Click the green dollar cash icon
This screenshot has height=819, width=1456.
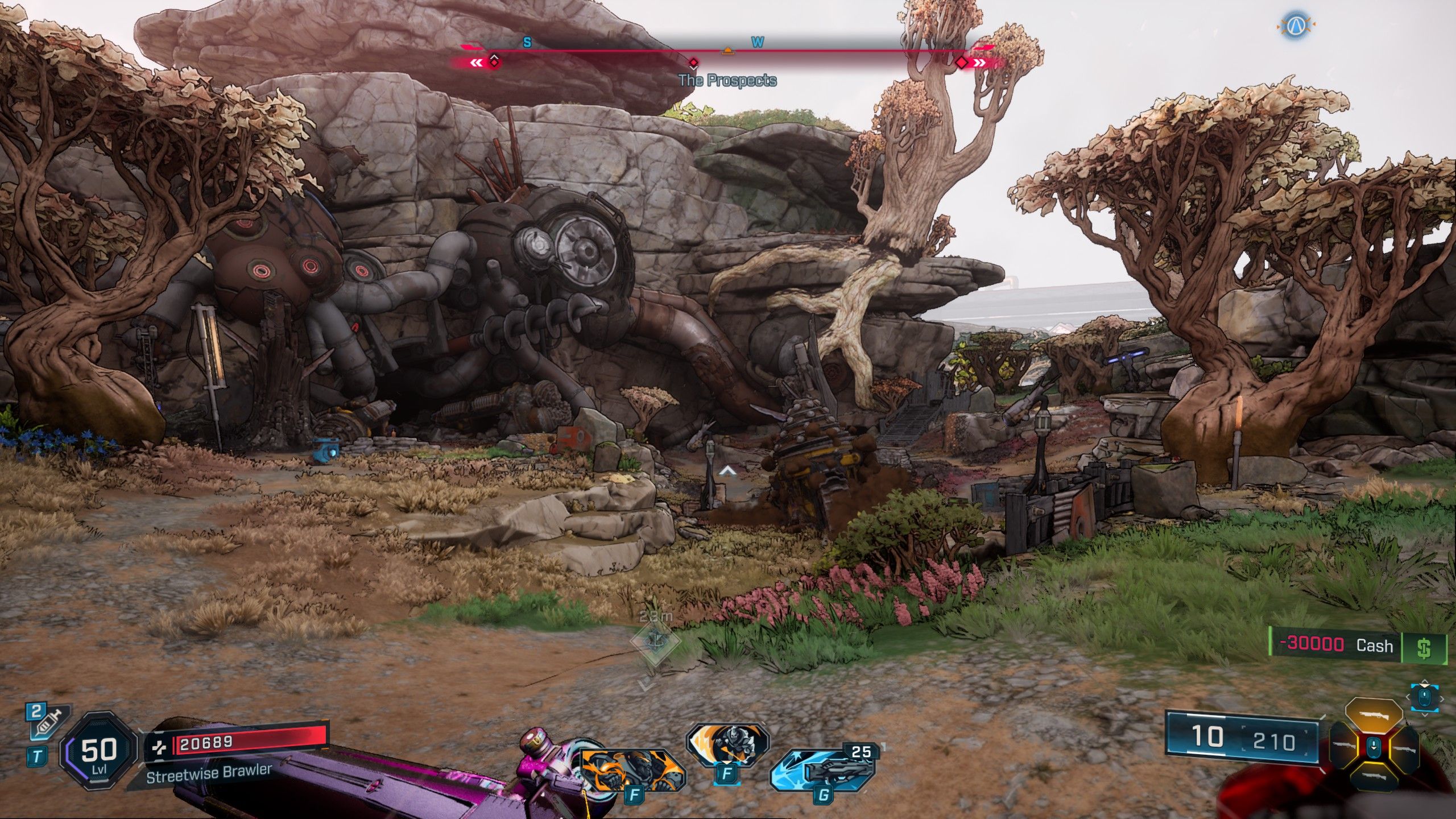pos(1424,648)
